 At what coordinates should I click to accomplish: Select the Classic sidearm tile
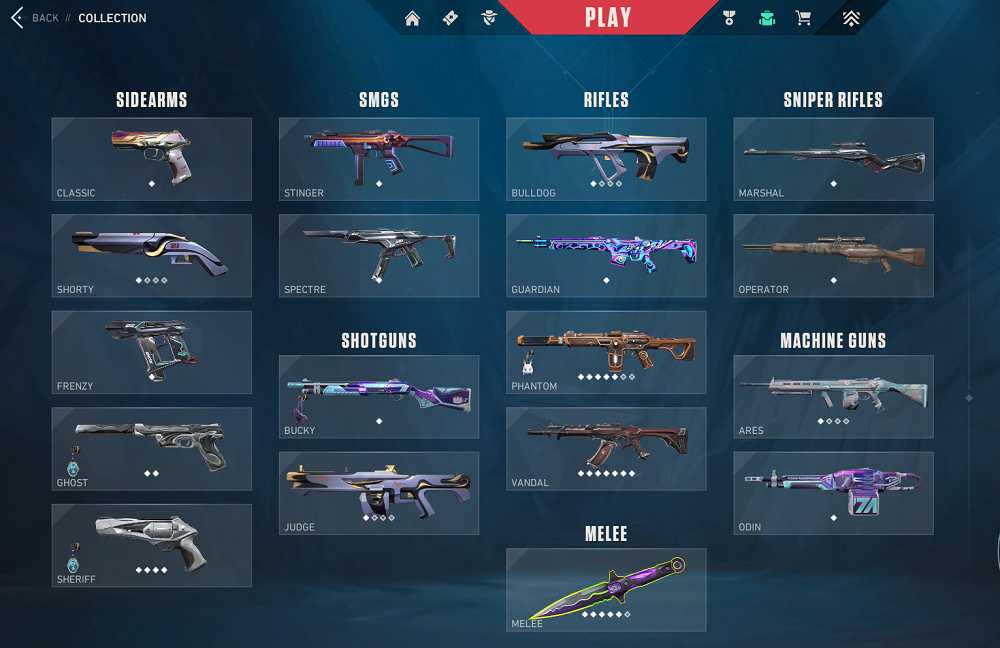coord(152,159)
